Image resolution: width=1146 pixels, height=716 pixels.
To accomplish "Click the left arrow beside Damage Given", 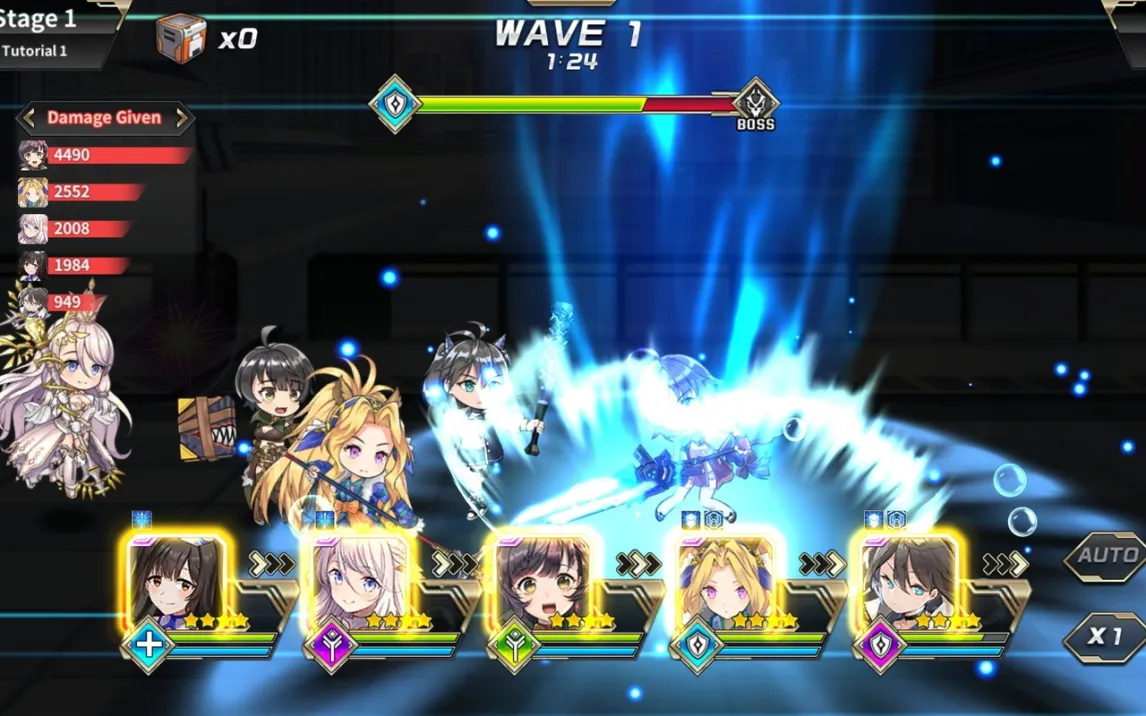I will click(29, 118).
